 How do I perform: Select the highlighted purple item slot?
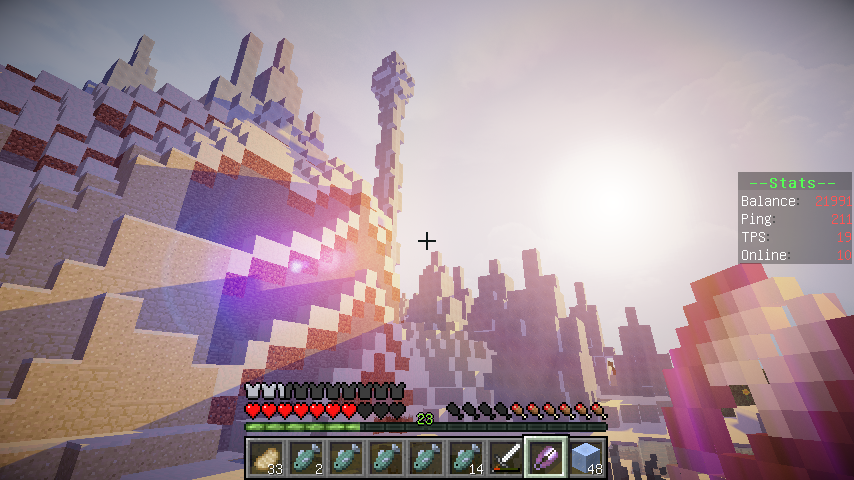pyautogui.click(x=546, y=458)
